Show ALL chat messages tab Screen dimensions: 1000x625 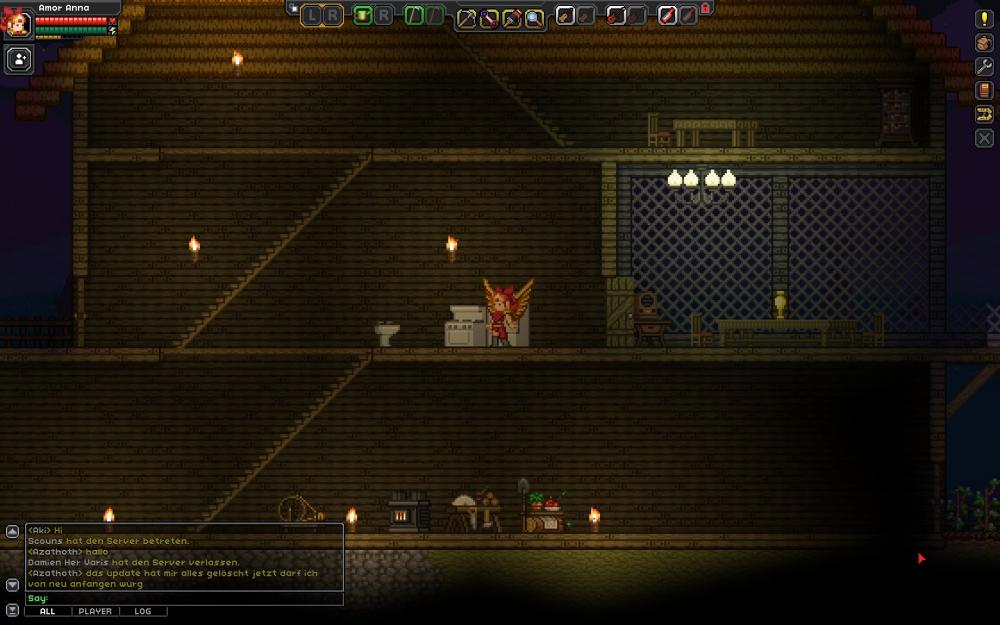pos(47,611)
